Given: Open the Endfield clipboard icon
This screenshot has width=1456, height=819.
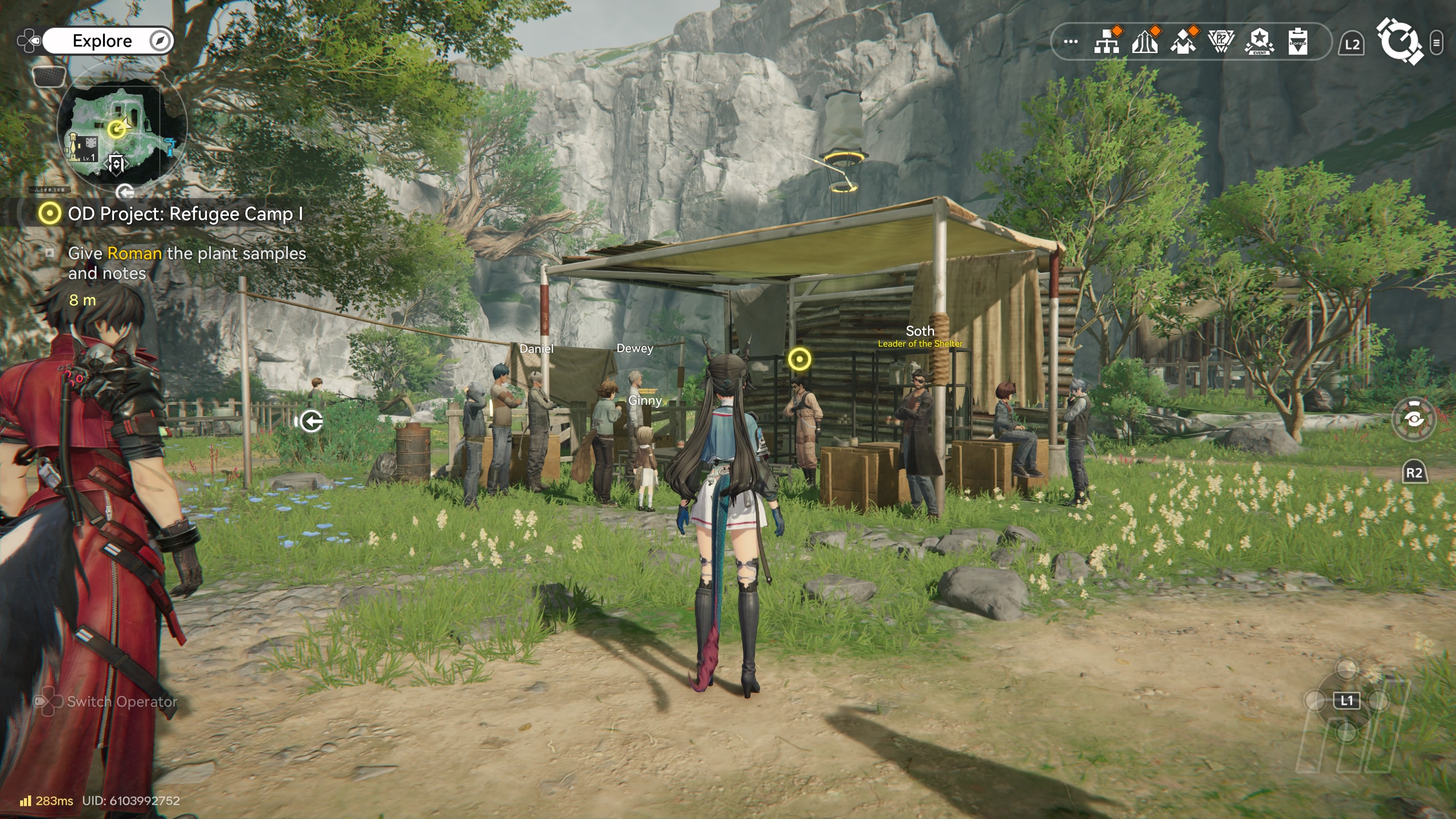Looking at the screenshot, I should pos(1298,41).
